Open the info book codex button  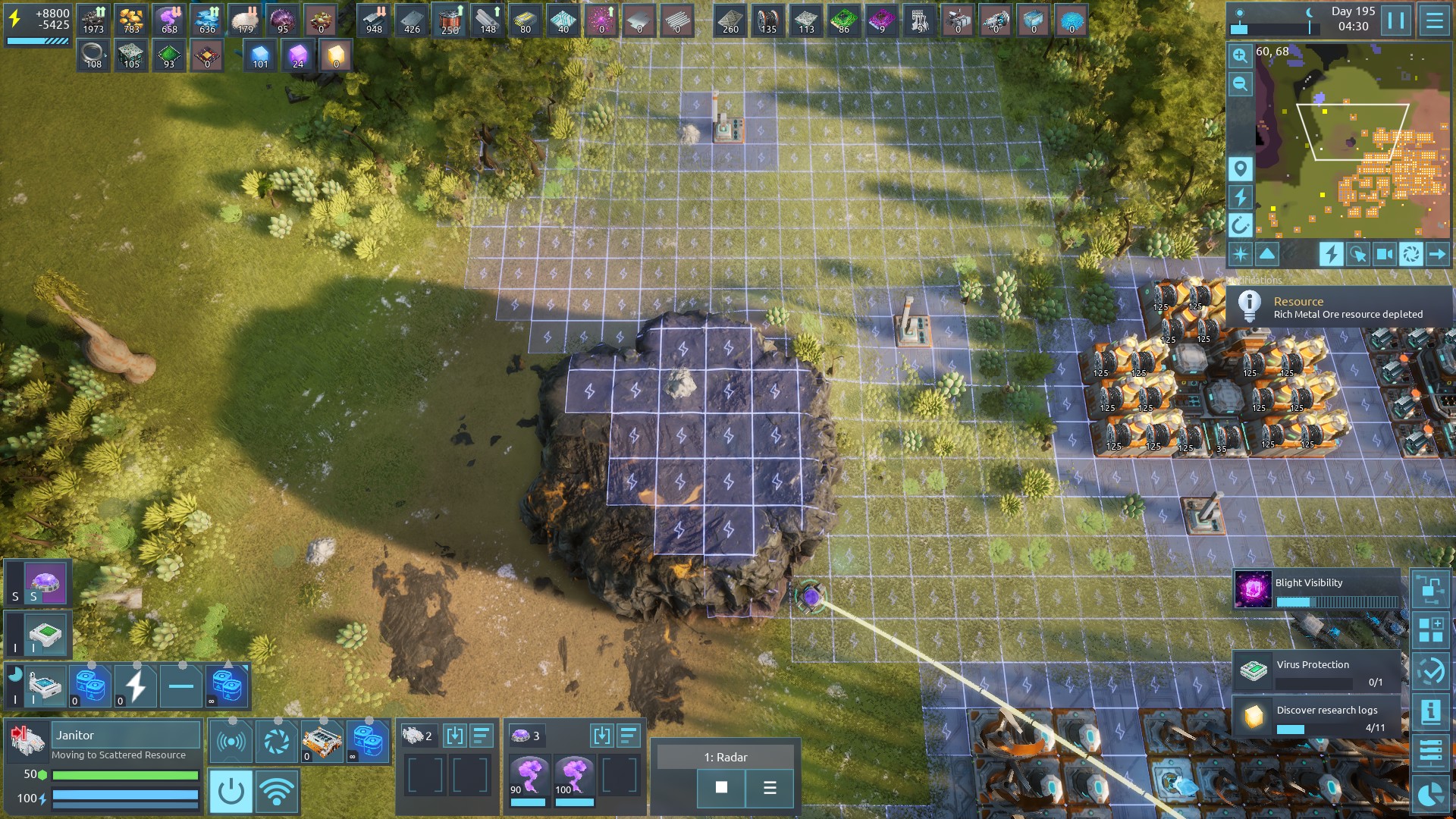coord(1430,711)
